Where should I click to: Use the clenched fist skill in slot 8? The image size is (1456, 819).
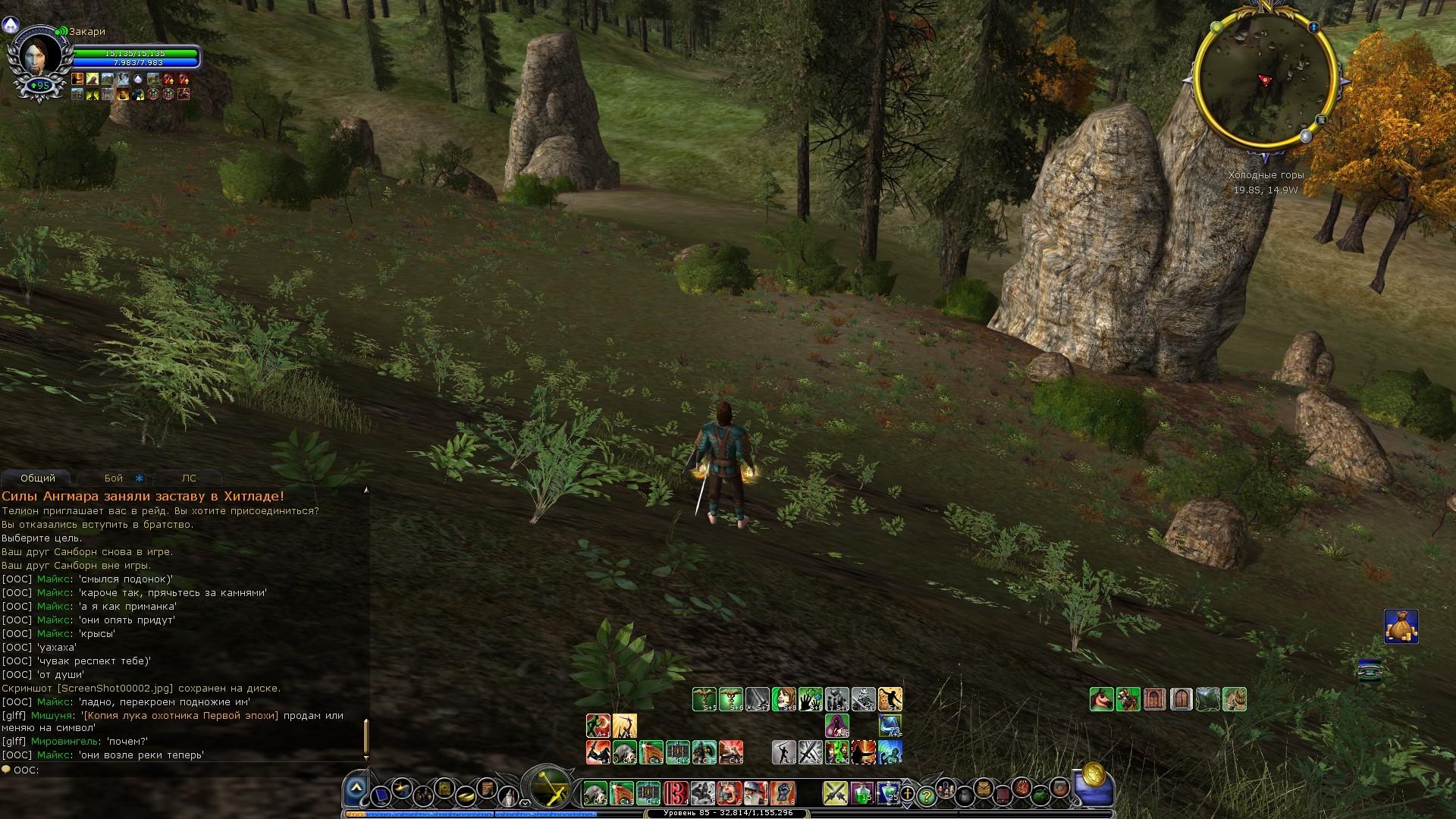782,793
